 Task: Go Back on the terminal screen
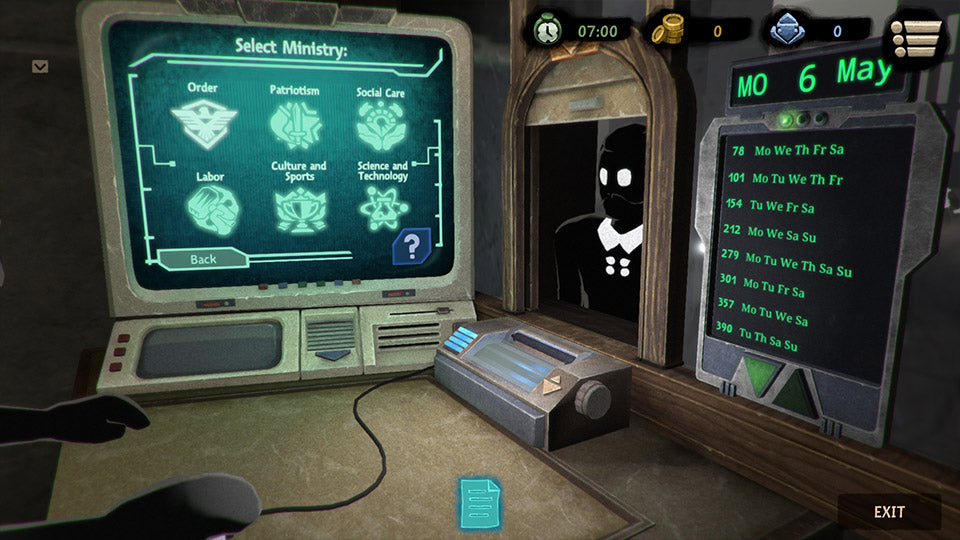(203, 259)
